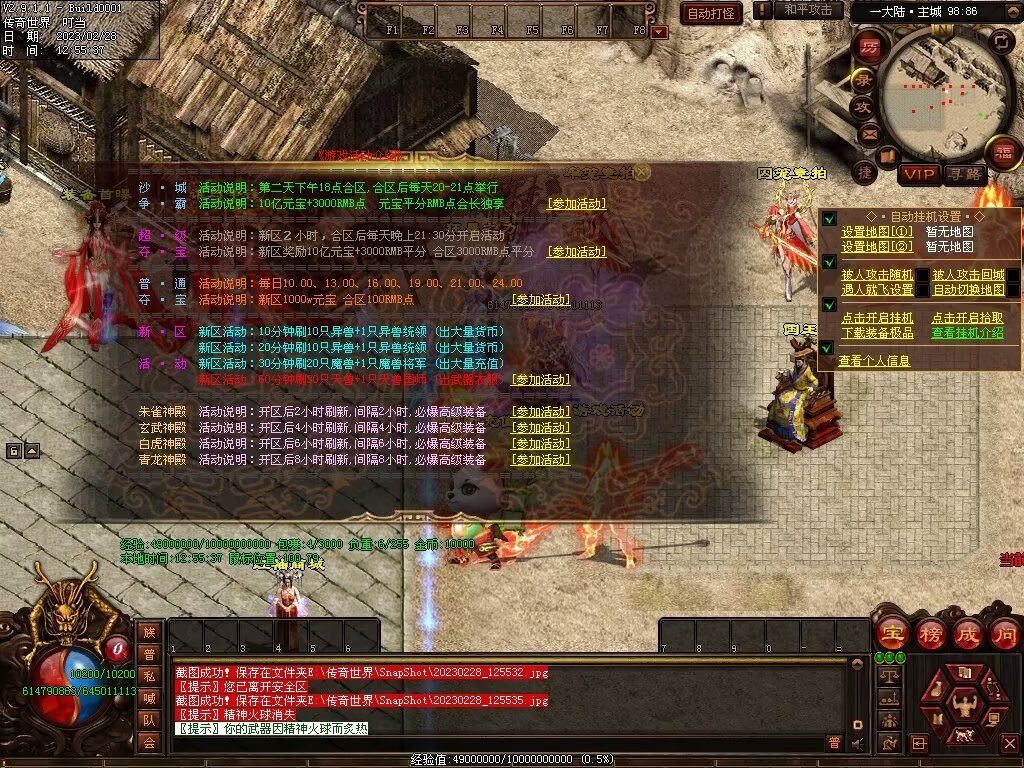The image size is (1024, 768).
Task: Join the 青龙神殿 activity
Action: pyautogui.click(x=540, y=460)
